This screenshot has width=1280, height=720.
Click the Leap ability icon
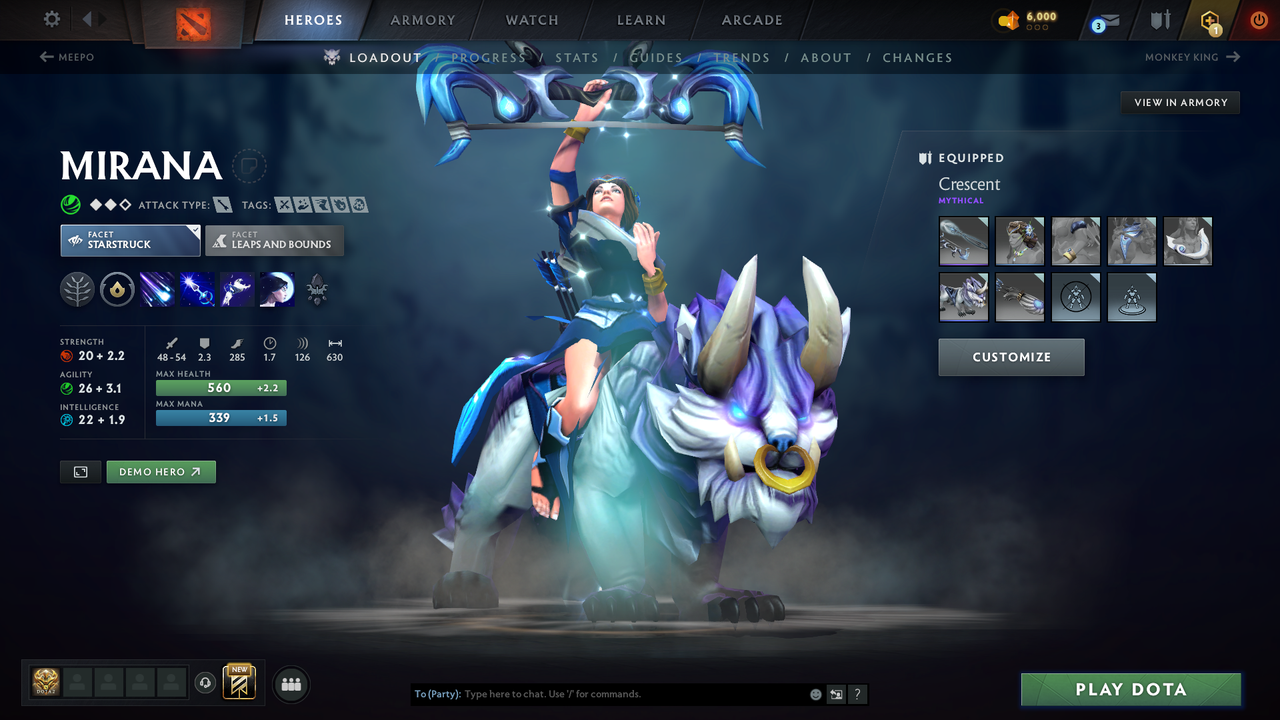(236, 289)
